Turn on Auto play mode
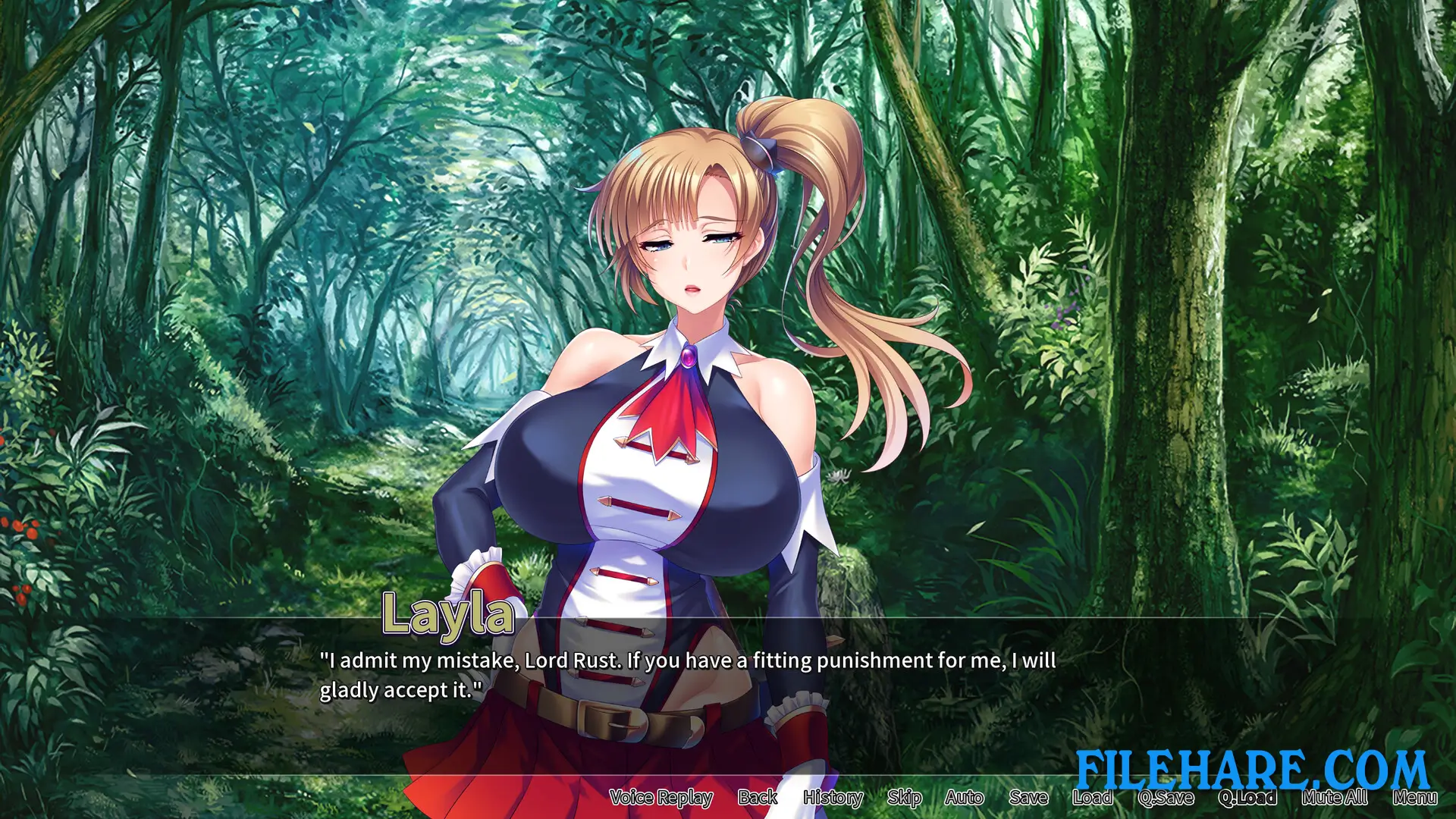 click(965, 798)
